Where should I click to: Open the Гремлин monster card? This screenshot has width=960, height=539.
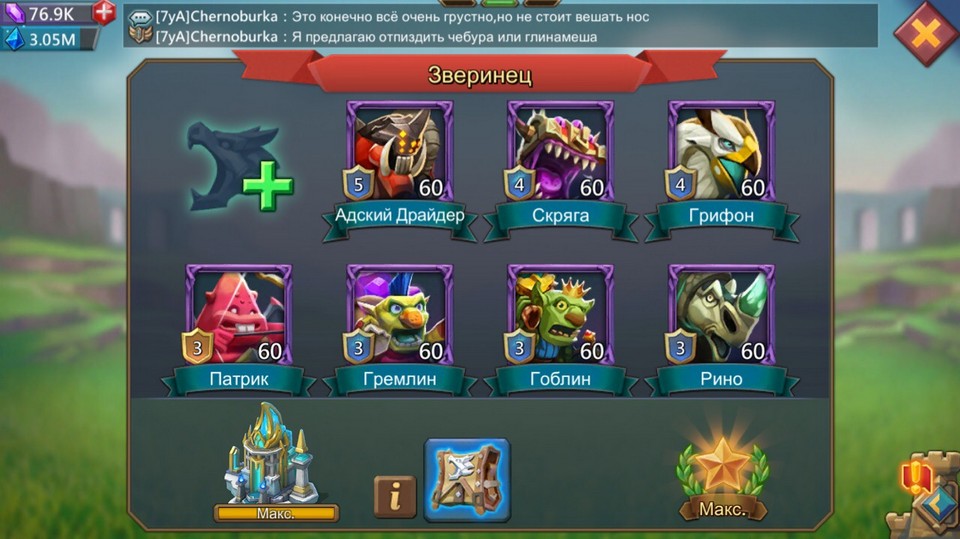point(400,316)
